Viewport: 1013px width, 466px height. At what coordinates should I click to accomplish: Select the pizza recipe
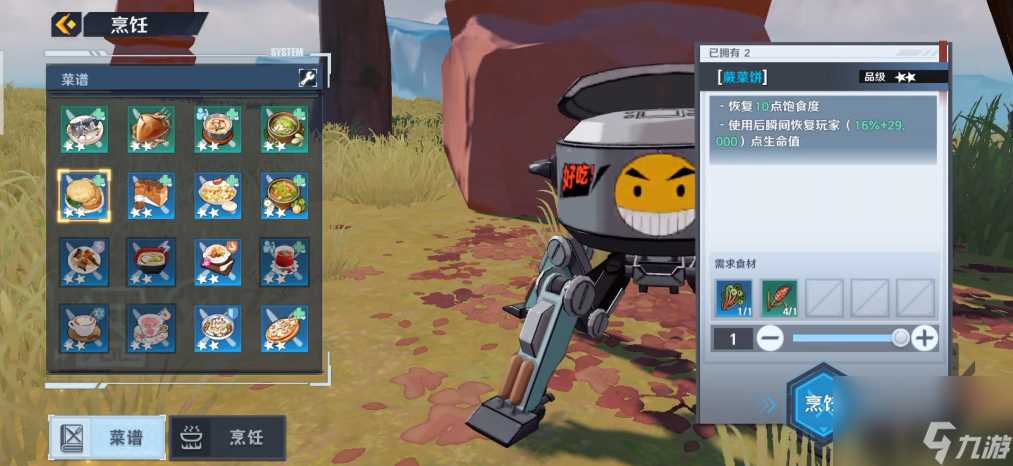(x=284, y=327)
